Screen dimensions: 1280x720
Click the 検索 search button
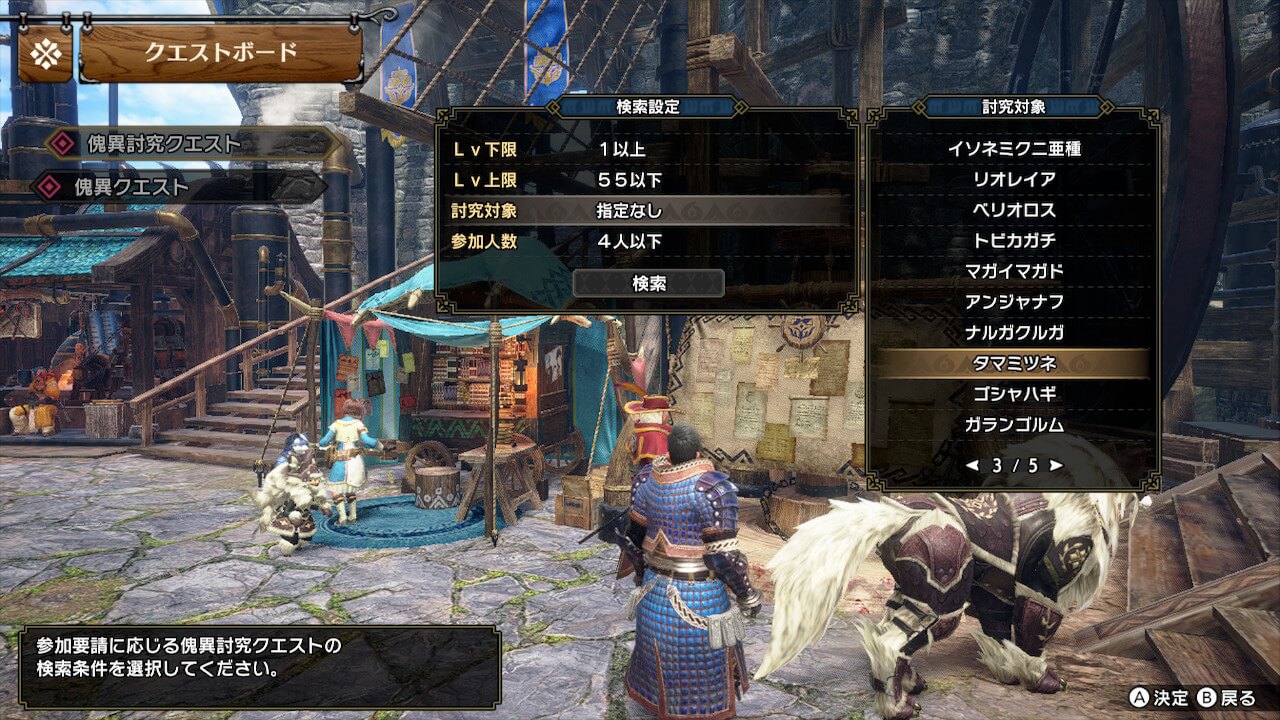(648, 284)
